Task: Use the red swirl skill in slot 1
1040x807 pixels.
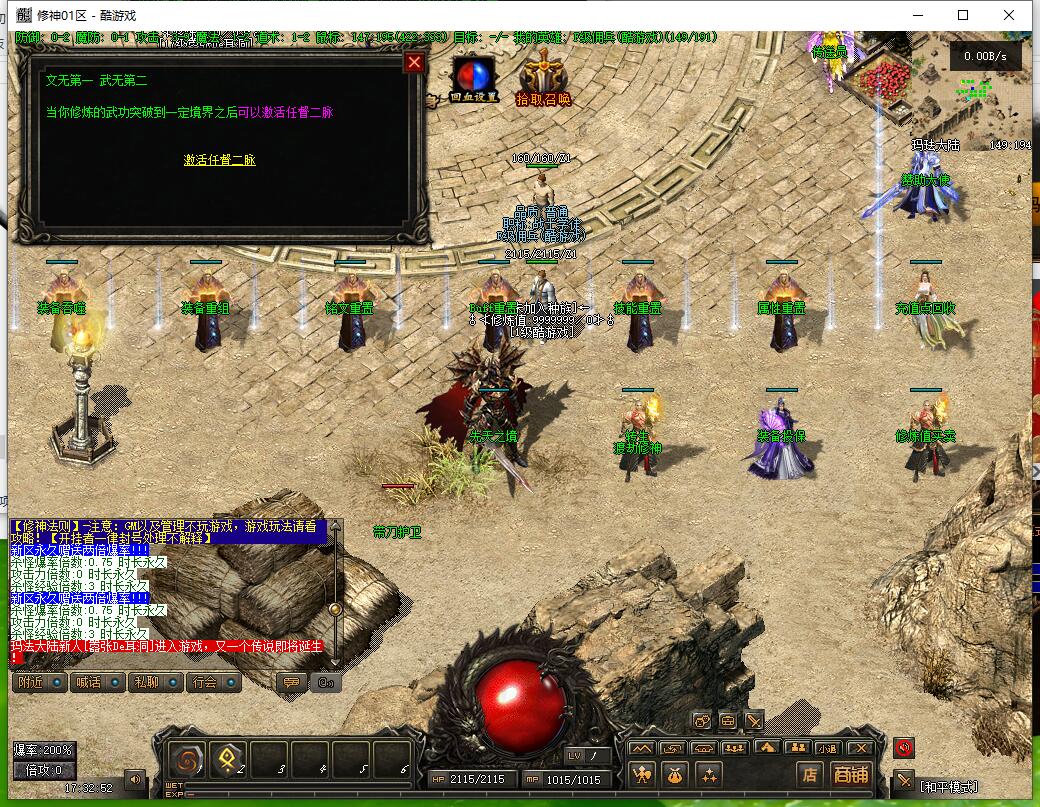Action: [187, 759]
